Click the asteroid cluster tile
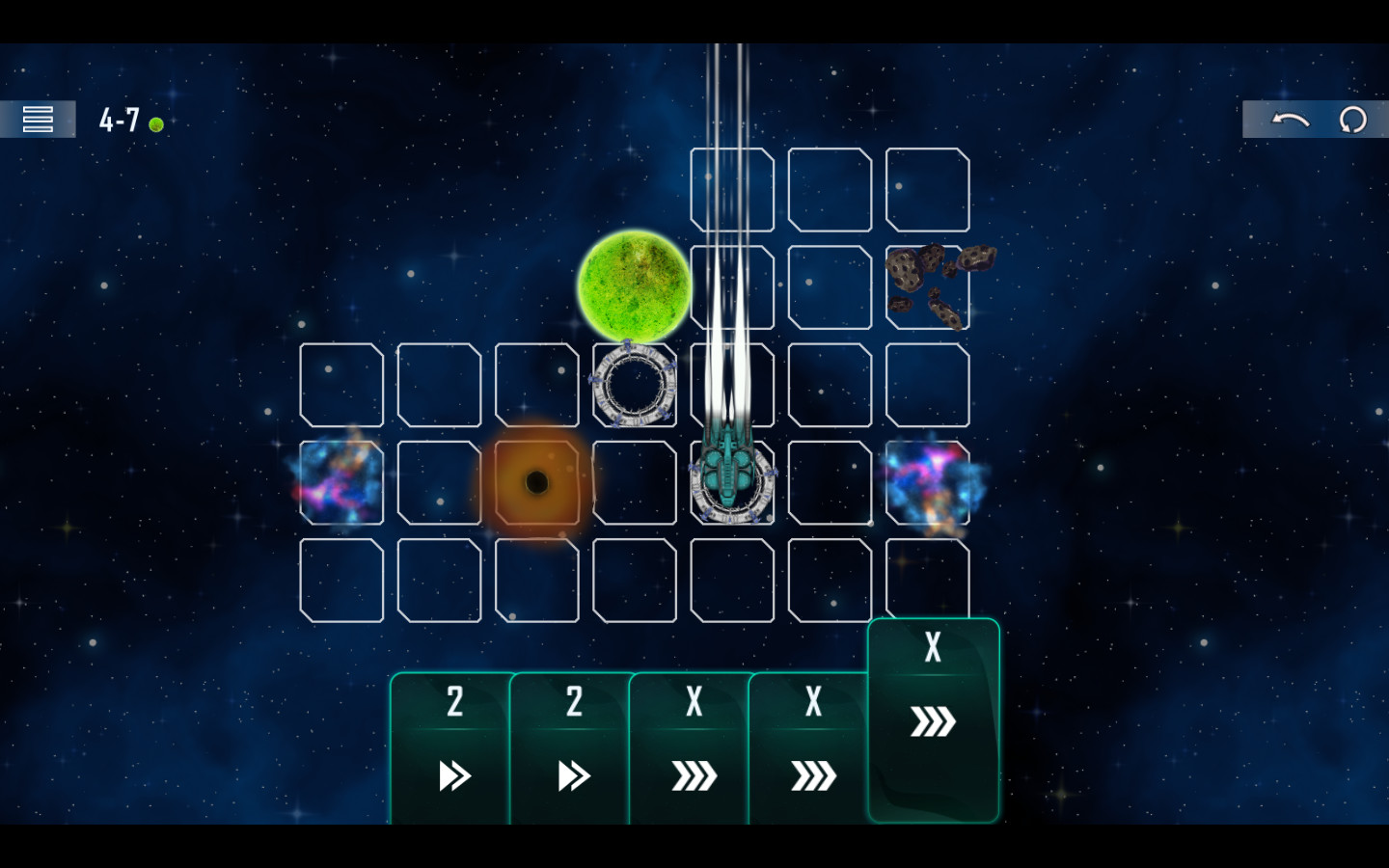The width and height of the screenshot is (1389, 868). click(x=929, y=287)
